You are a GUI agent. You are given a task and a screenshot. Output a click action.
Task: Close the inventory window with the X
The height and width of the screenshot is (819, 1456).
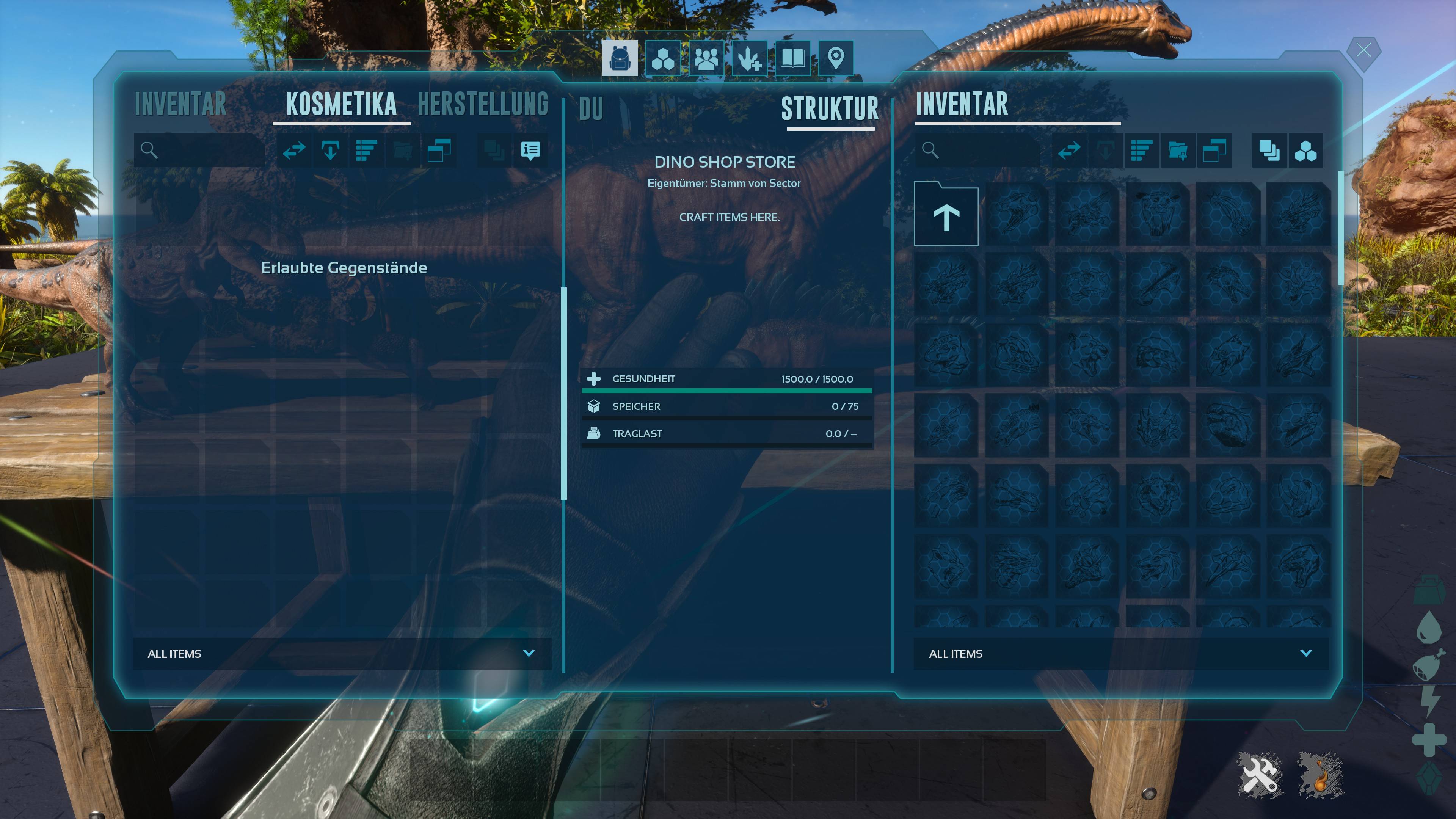click(1363, 51)
